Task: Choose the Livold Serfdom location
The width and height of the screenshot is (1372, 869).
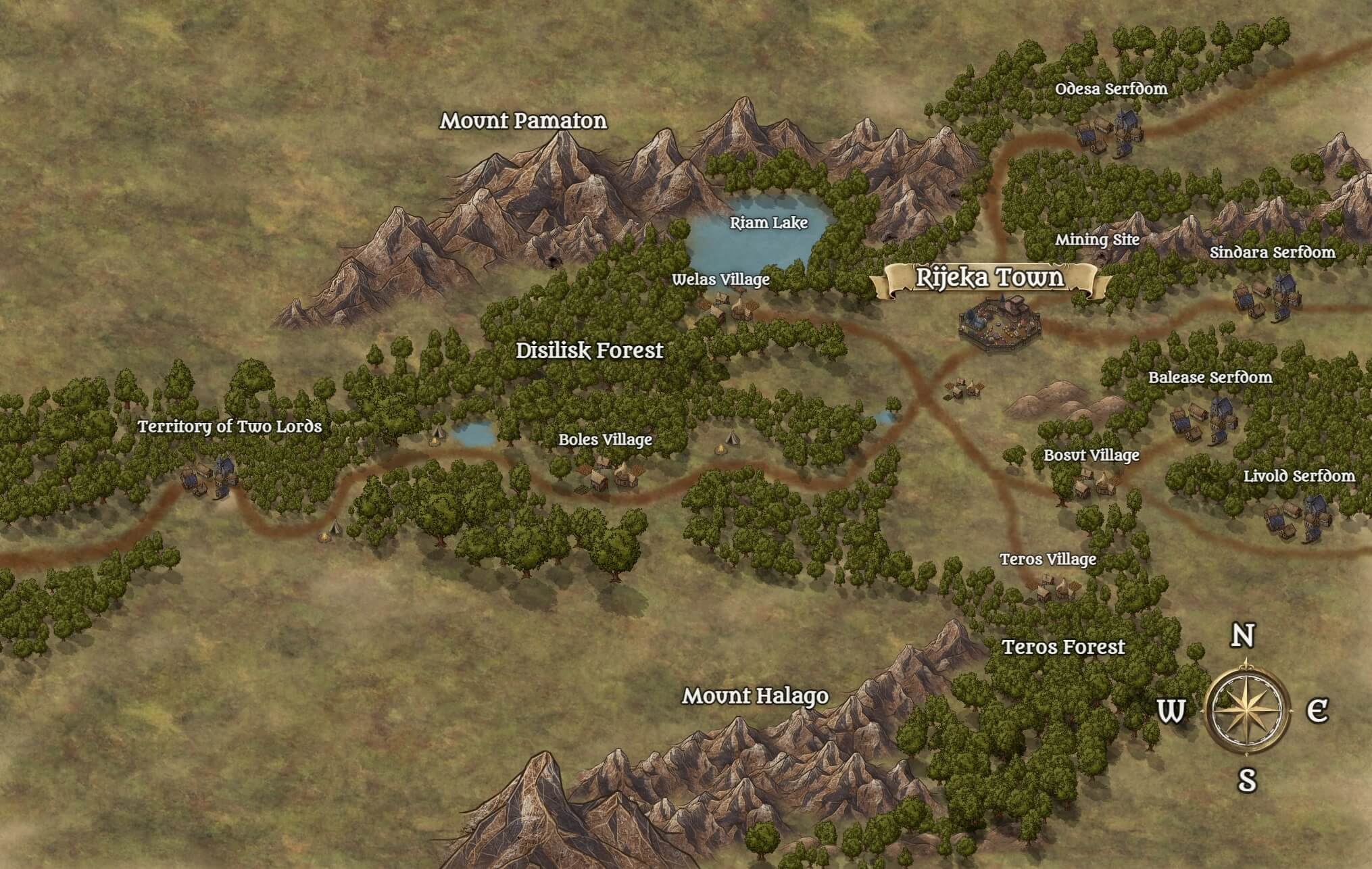Action: pos(1299,476)
